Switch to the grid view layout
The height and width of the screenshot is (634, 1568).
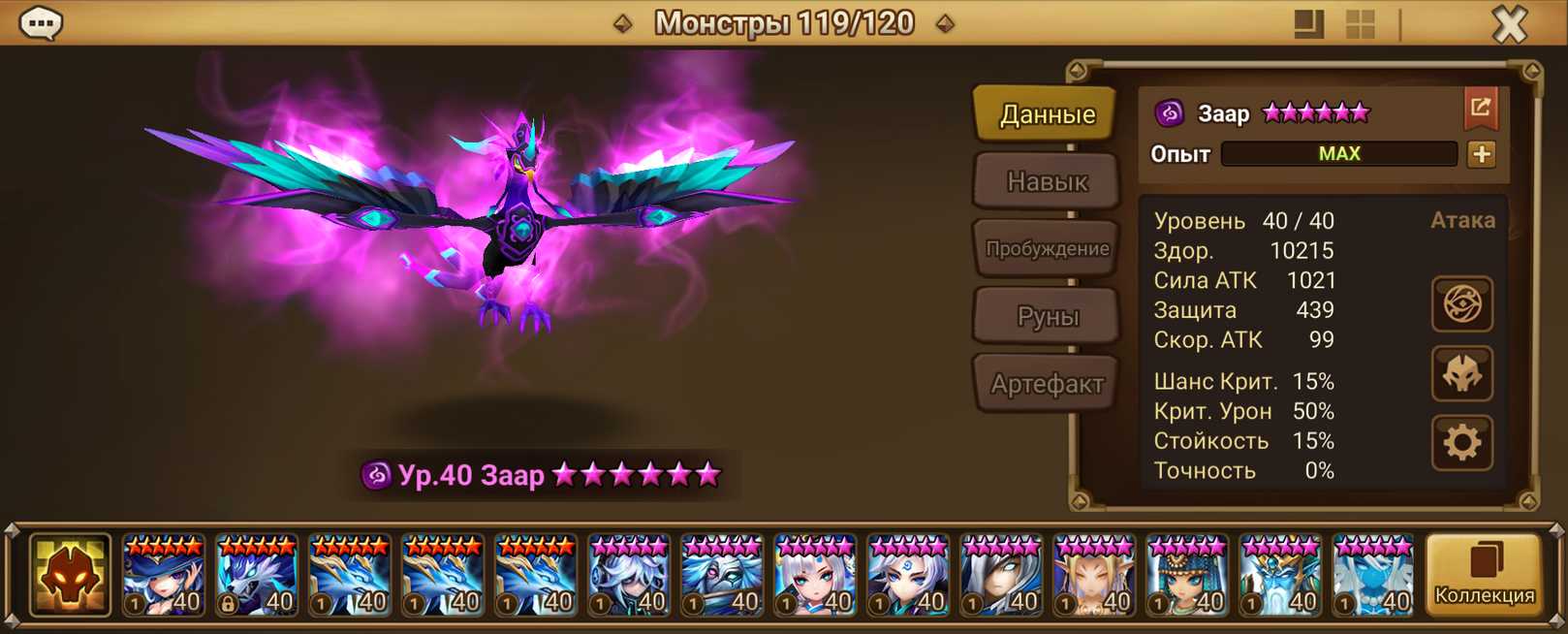click(x=1361, y=24)
